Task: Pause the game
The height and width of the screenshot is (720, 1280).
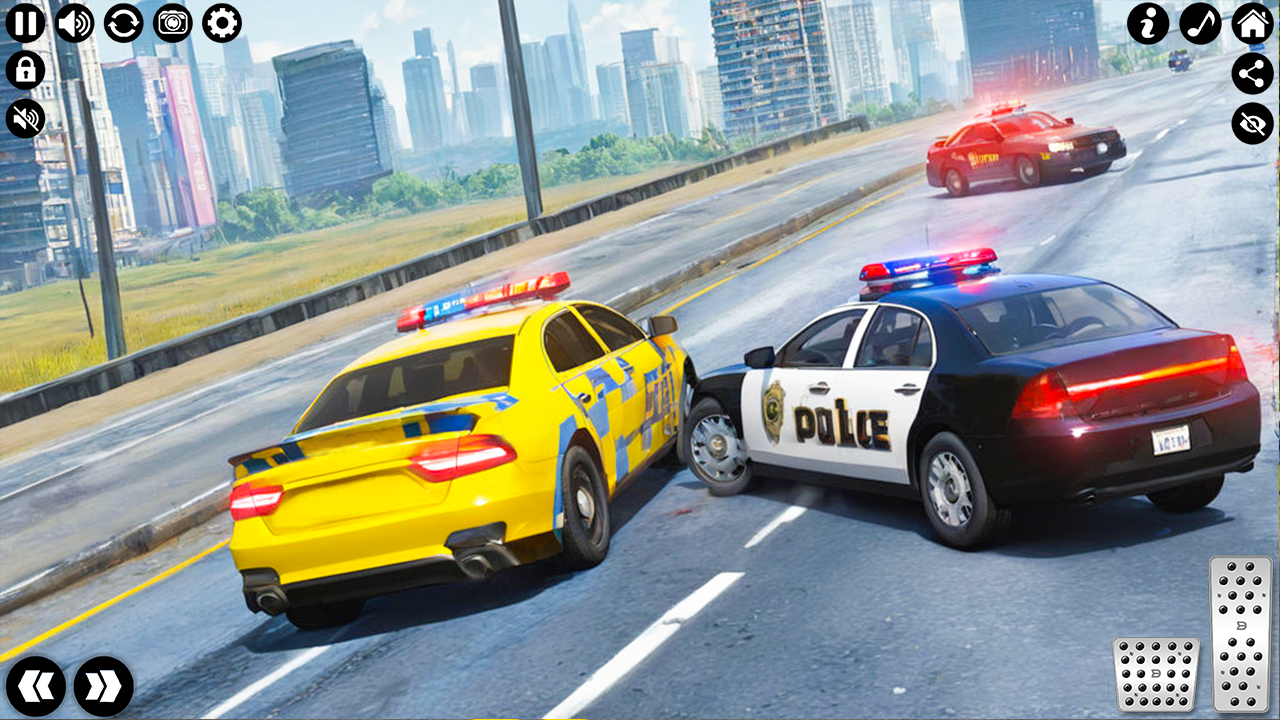Action: pos(27,21)
